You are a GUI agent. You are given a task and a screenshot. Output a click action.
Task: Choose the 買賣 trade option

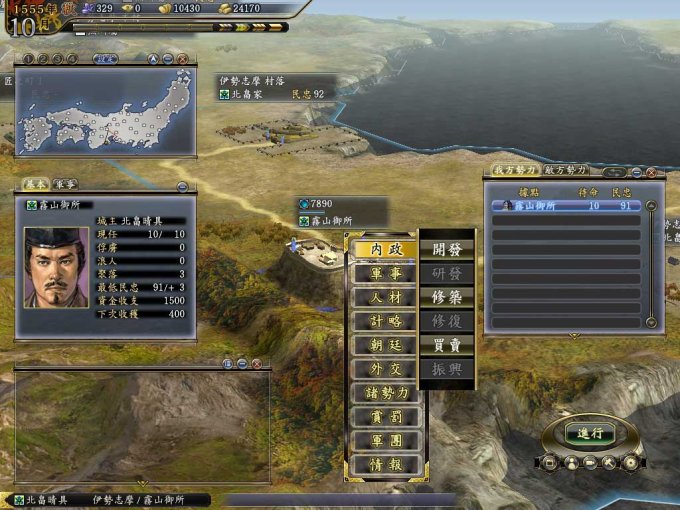coord(447,345)
